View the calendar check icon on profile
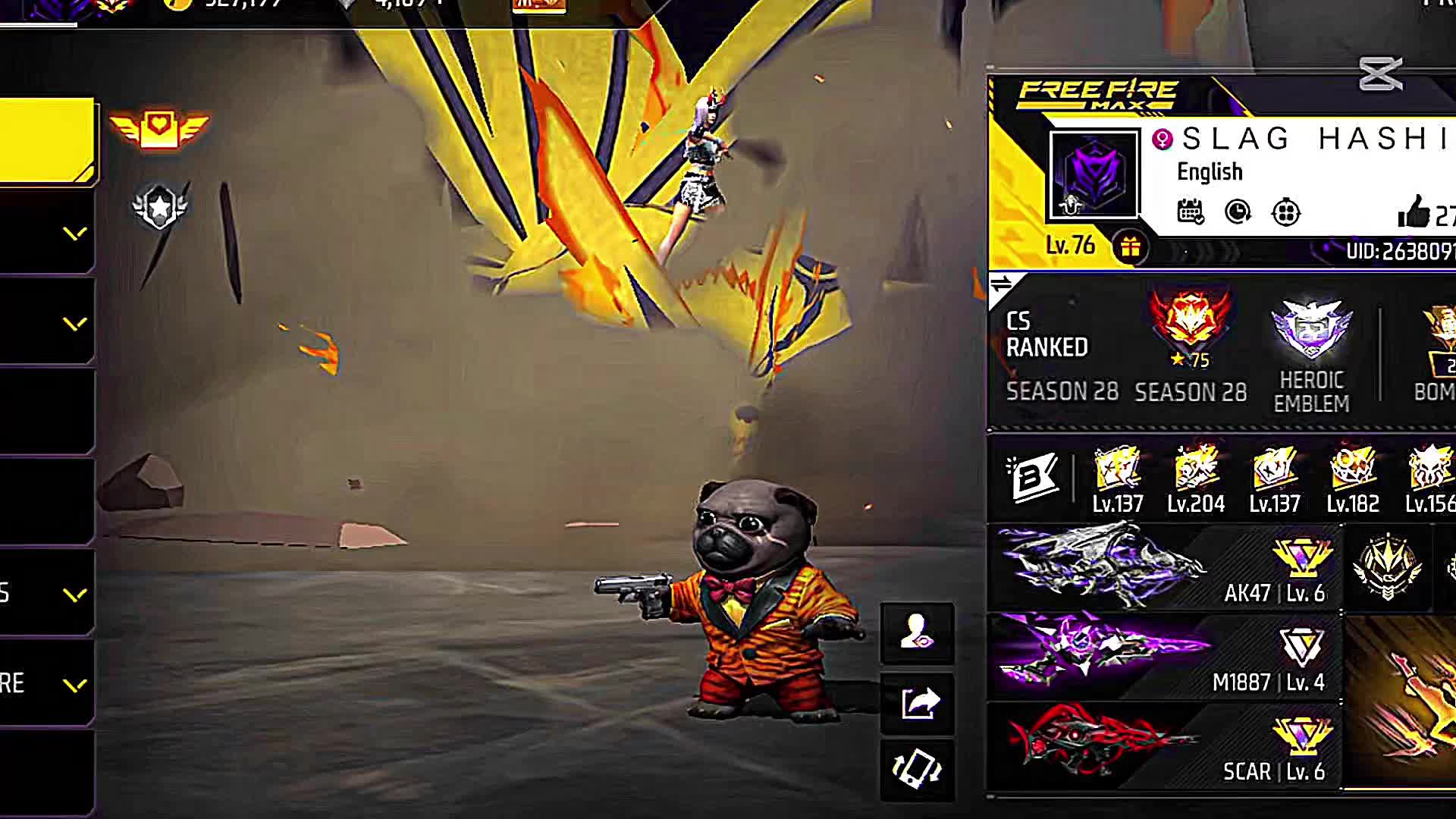This screenshot has width=1456, height=819. pos(1190,212)
